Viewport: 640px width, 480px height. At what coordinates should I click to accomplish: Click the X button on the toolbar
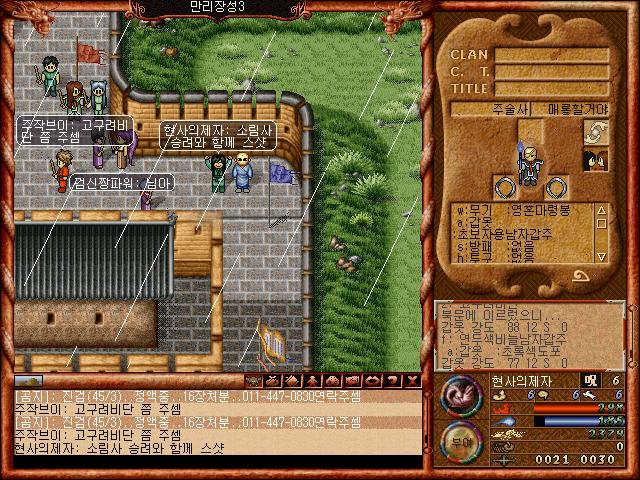410,381
